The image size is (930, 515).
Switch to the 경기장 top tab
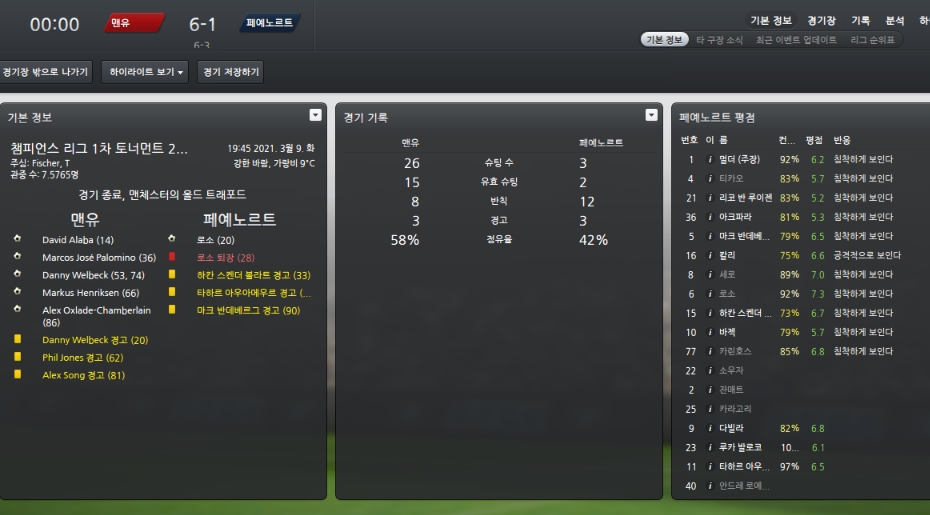[x=821, y=20]
